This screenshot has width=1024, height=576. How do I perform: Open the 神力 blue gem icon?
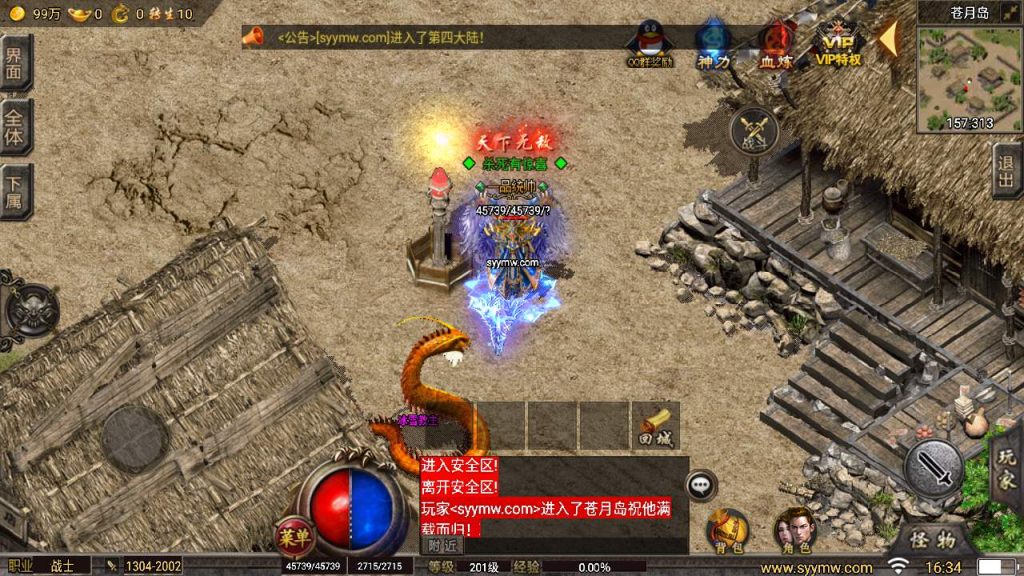pyautogui.click(x=713, y=42)
